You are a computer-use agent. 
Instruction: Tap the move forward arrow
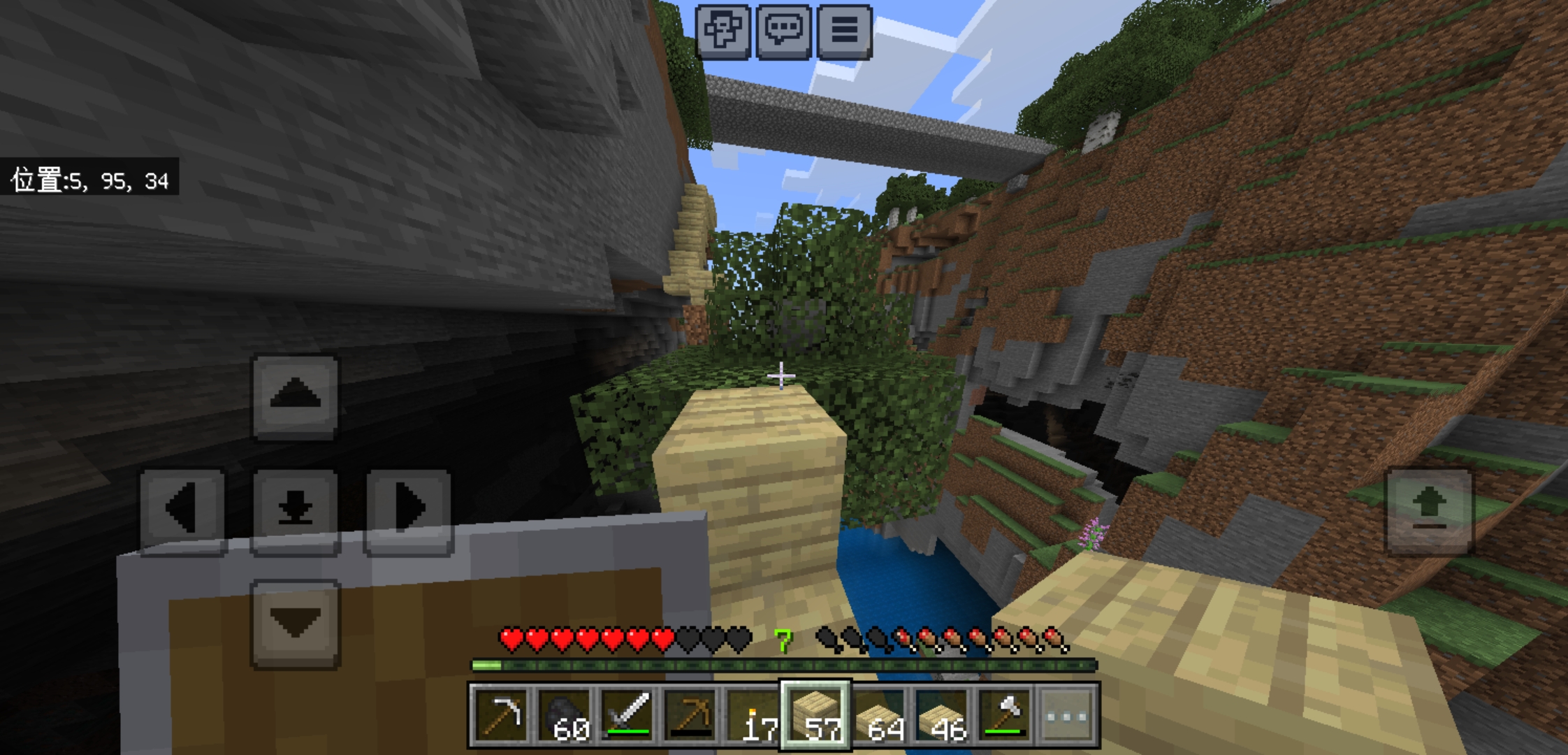[x=295, y=396]
